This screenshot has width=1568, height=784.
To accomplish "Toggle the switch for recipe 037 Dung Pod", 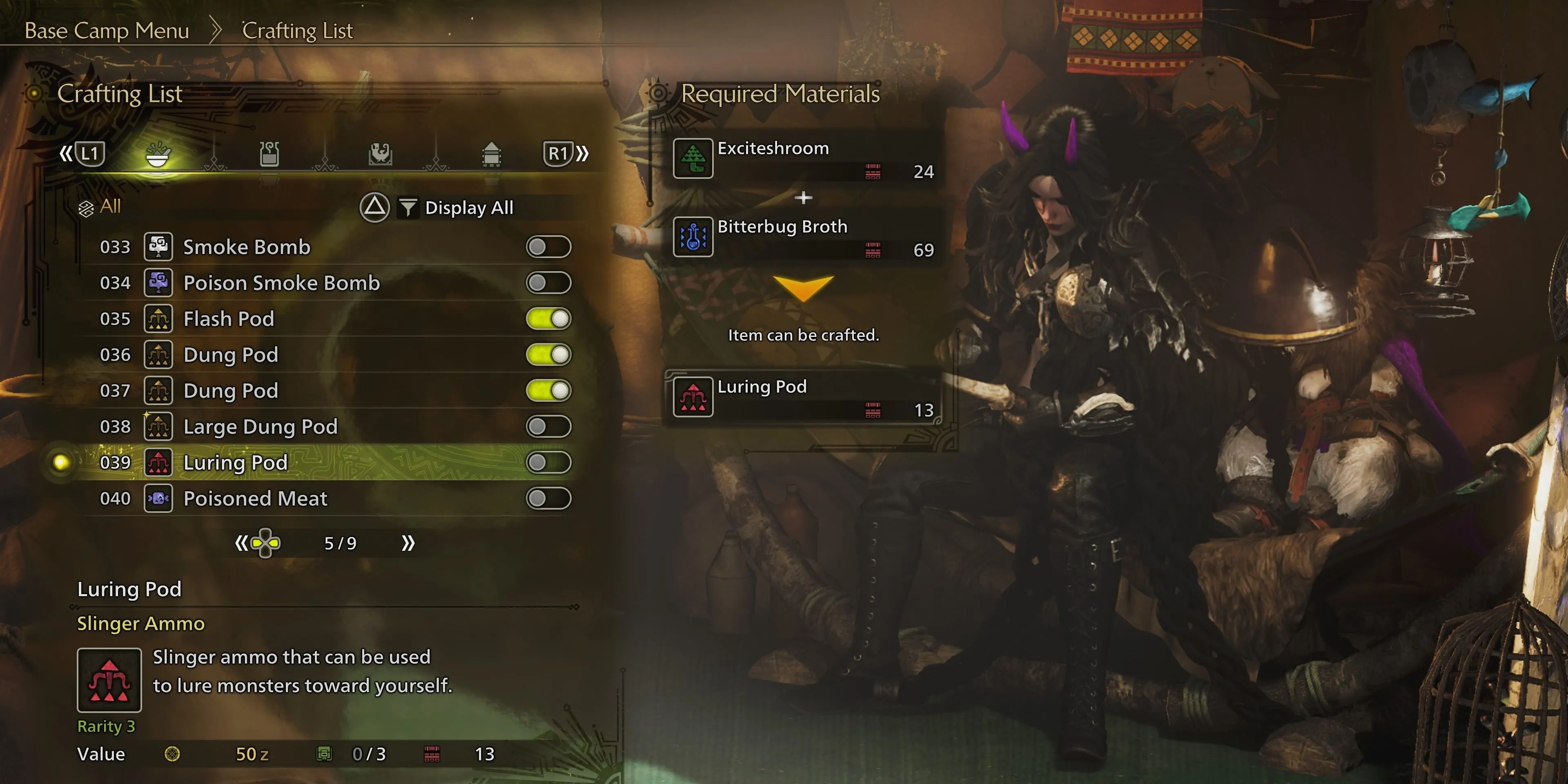I will click(x=548, y=390).
